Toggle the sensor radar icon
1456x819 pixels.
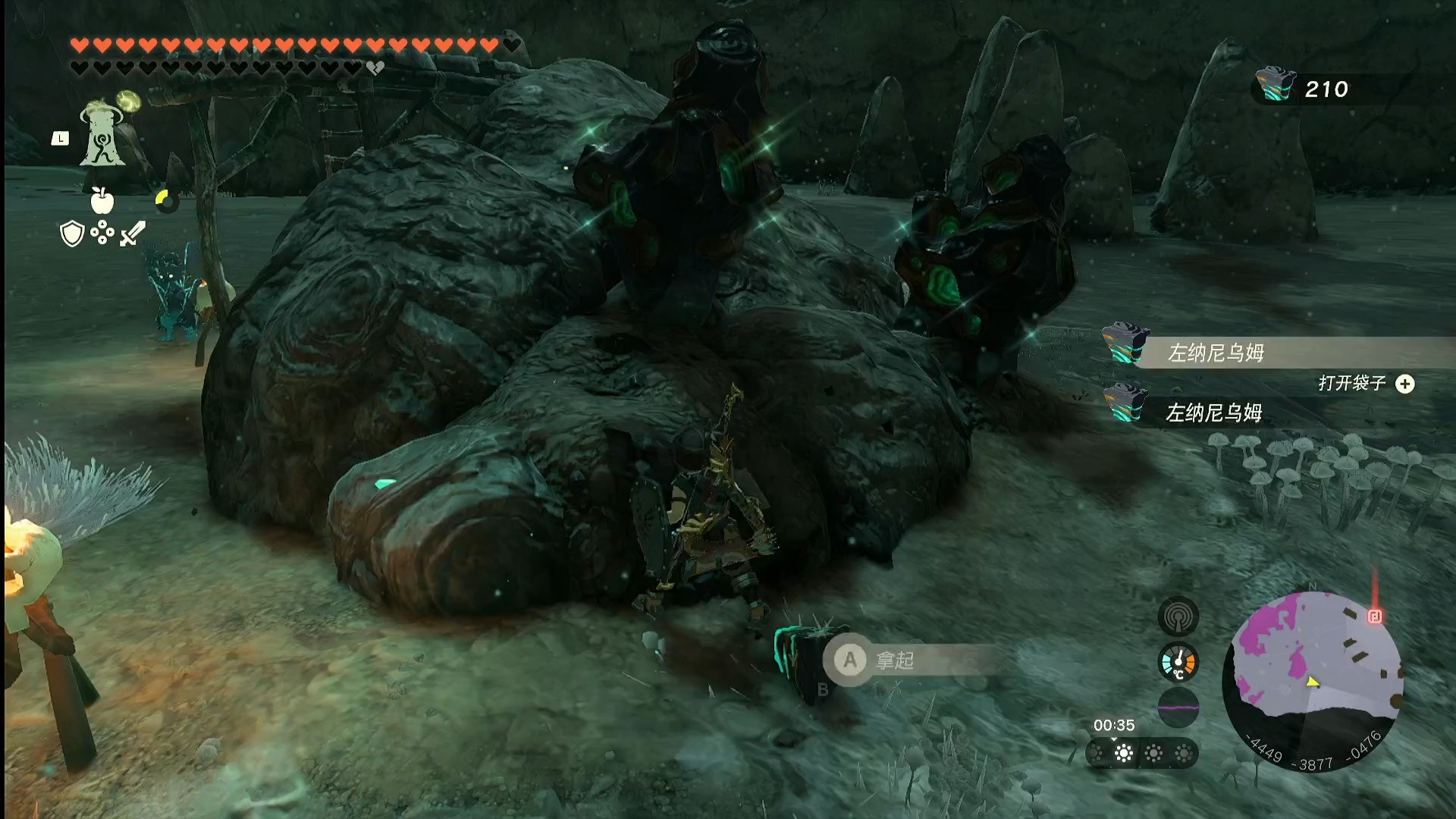[1178, 617]
